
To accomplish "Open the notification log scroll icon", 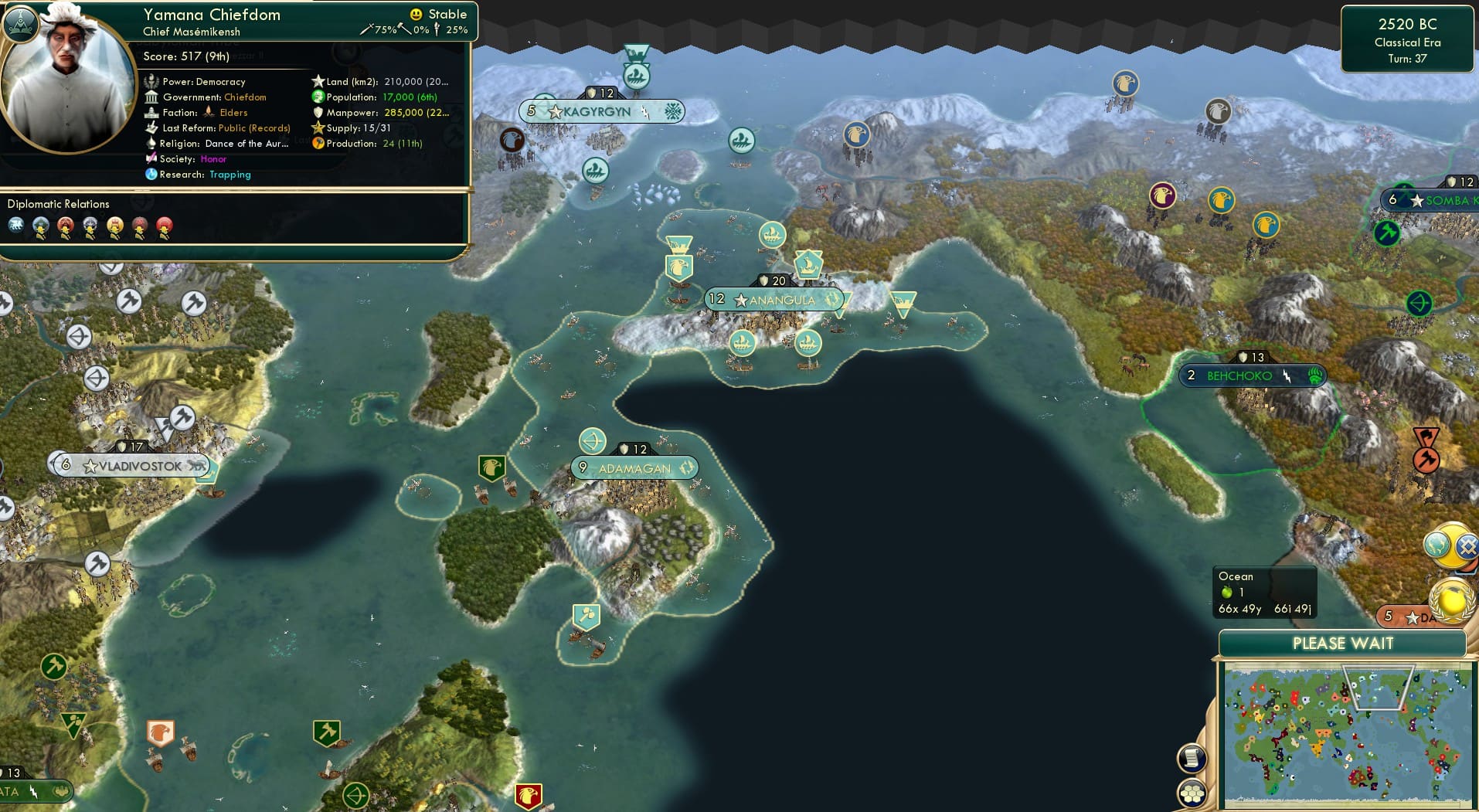I will pos(1192,757).
